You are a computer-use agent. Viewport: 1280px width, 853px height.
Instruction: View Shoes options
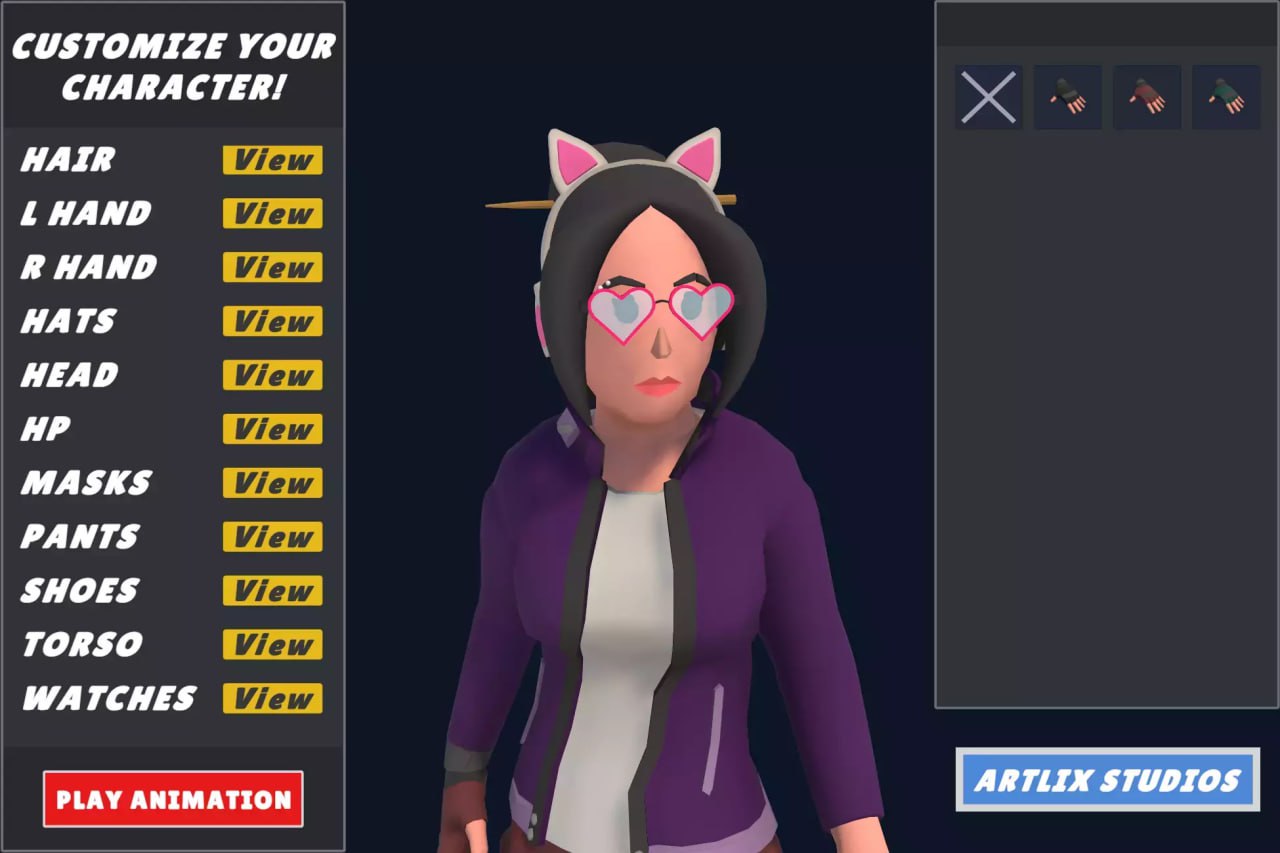(x=271, y=591)
